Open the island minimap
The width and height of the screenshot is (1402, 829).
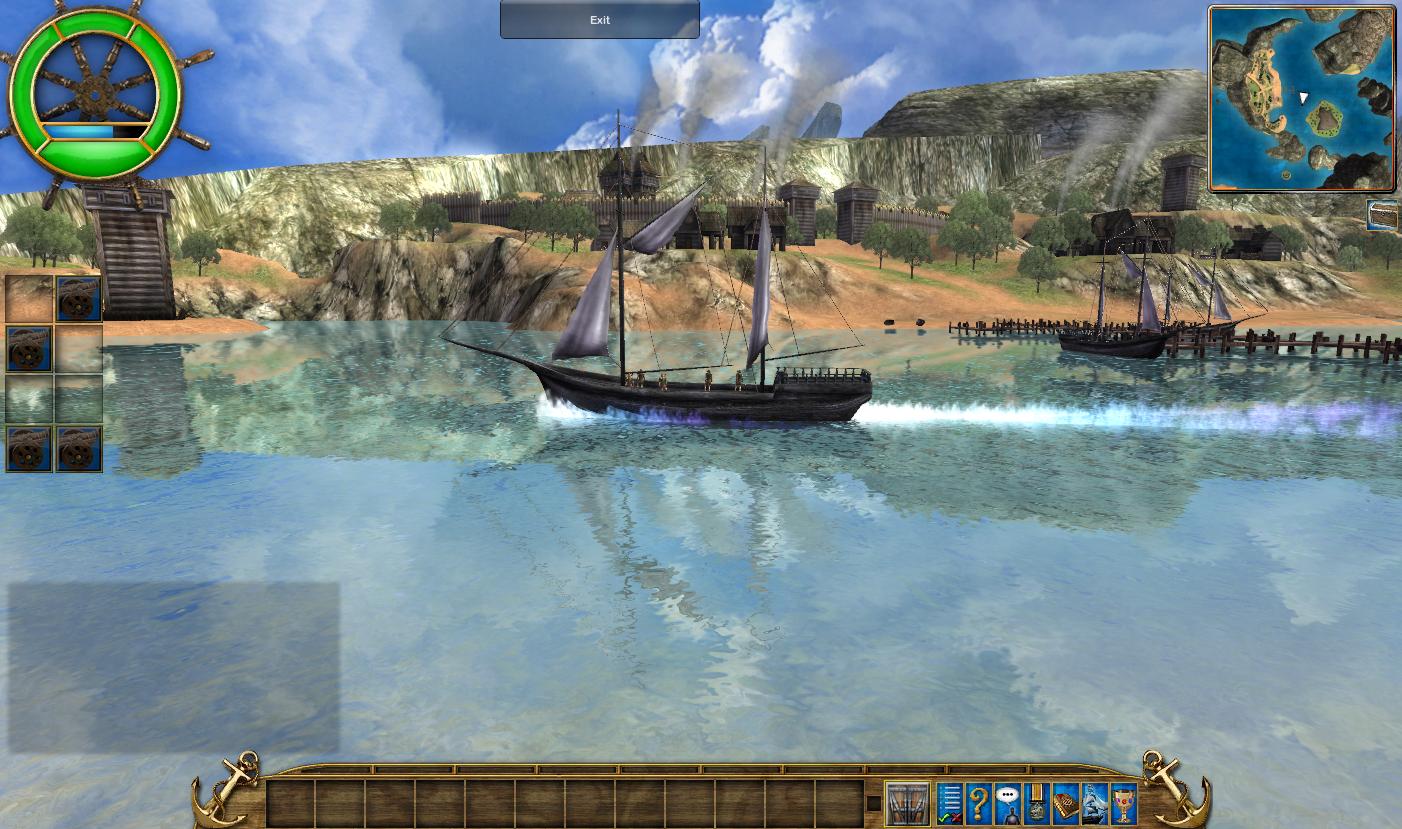(1301, 98)
